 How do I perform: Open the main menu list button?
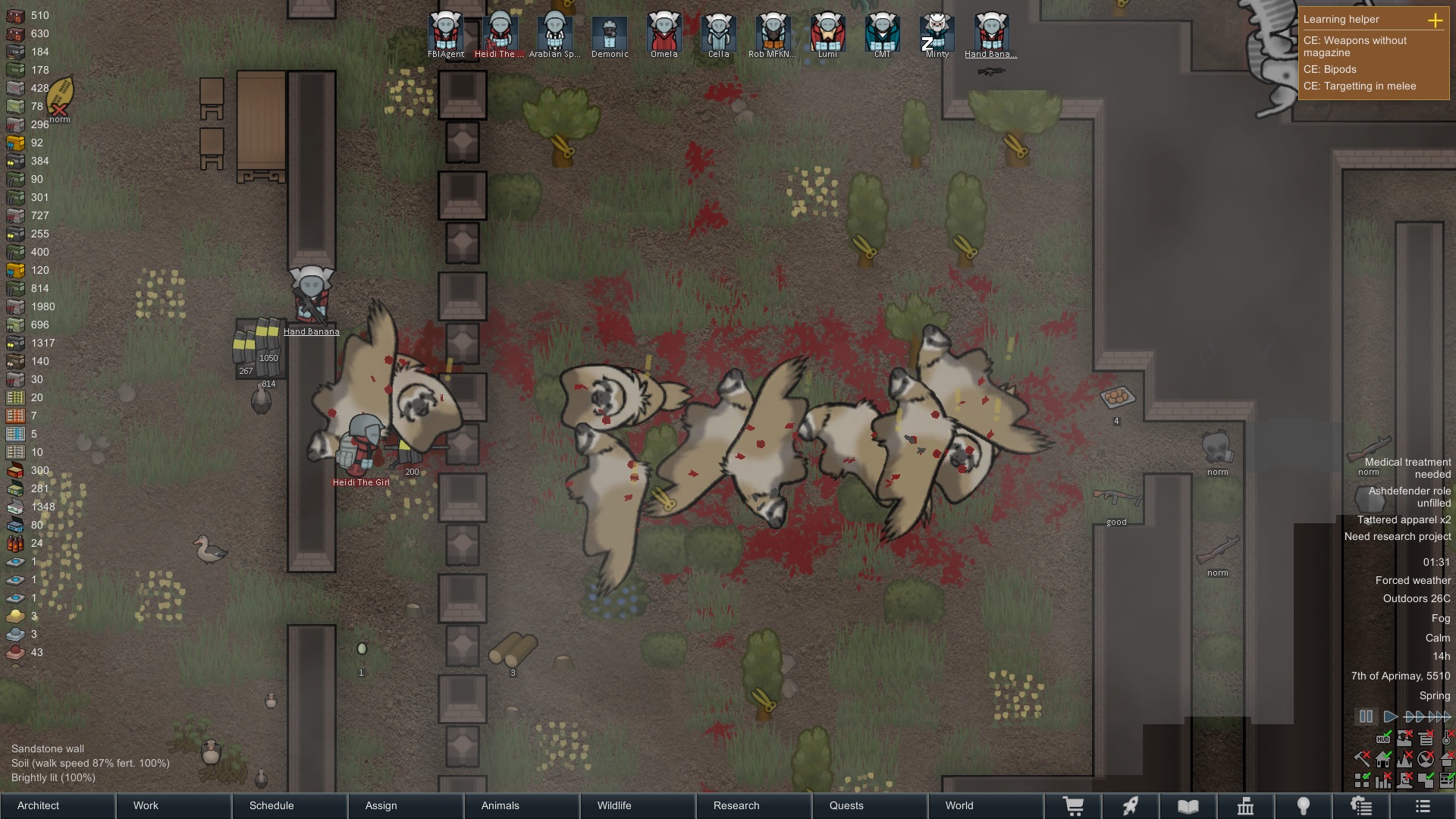tap(1423, 806)
